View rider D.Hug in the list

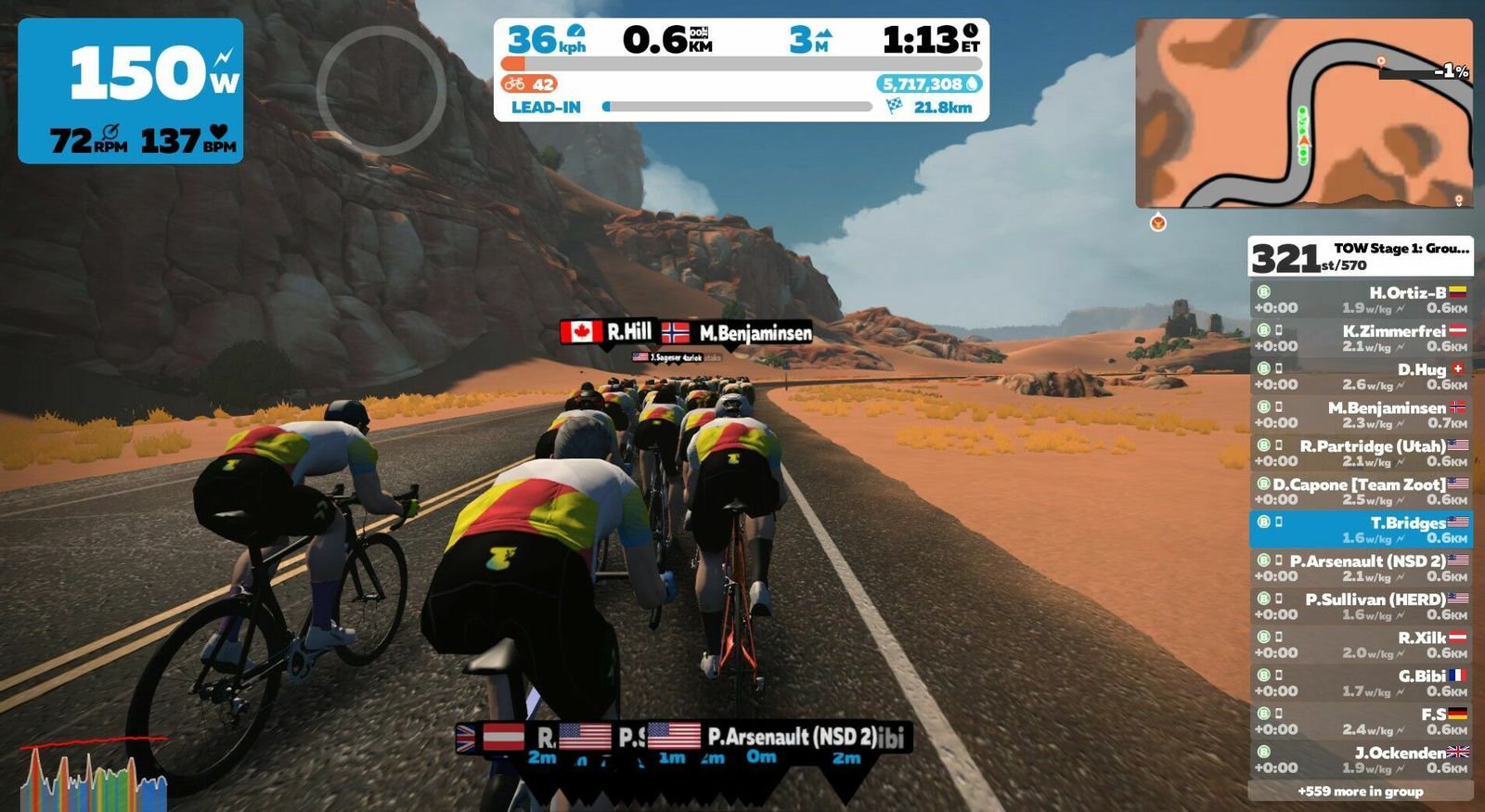pos(1360,376)
